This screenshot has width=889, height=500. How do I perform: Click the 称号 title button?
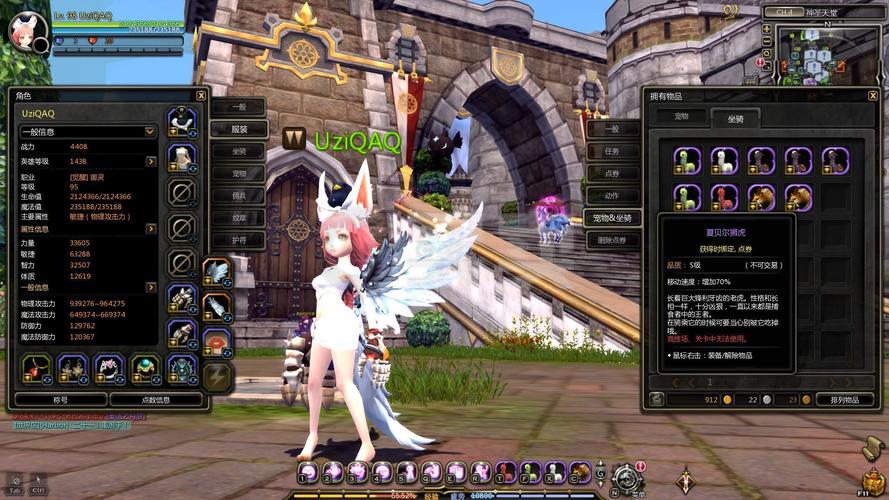point(59,399)
